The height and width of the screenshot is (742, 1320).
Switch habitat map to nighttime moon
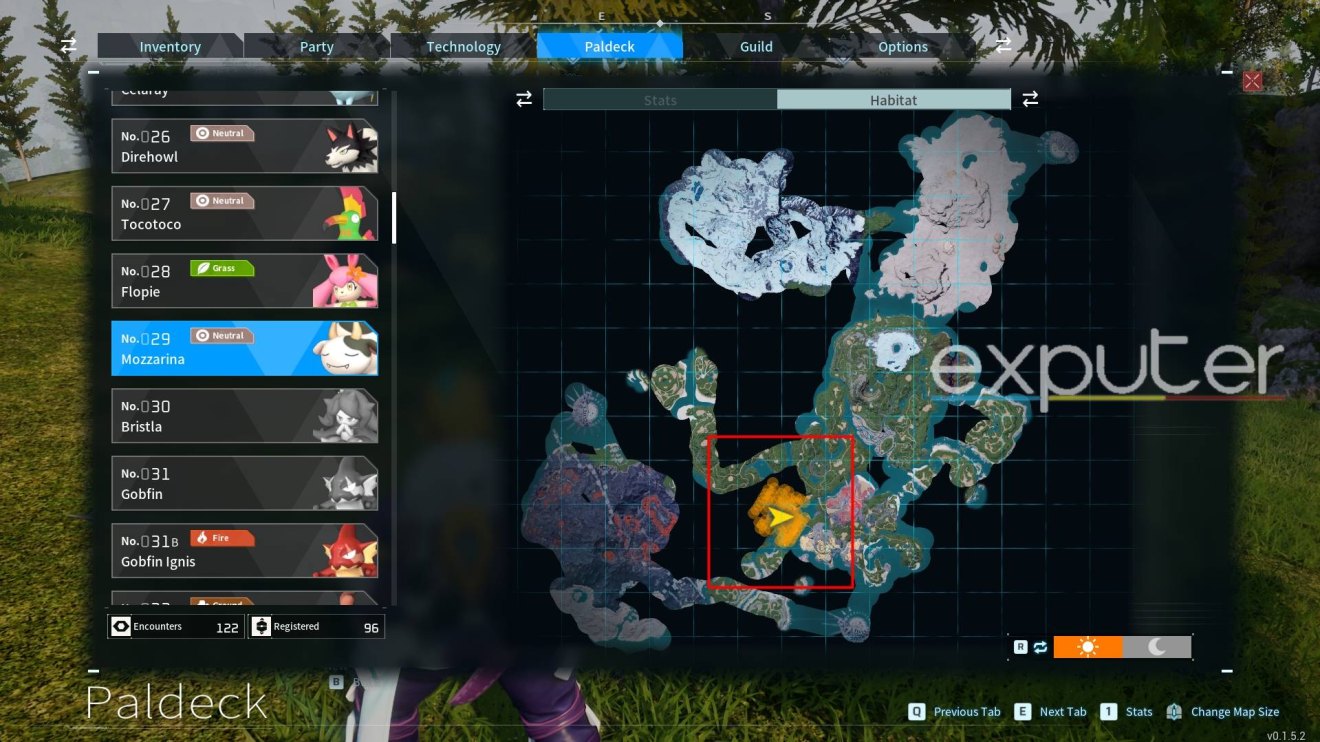click(x=1157, y=647)
